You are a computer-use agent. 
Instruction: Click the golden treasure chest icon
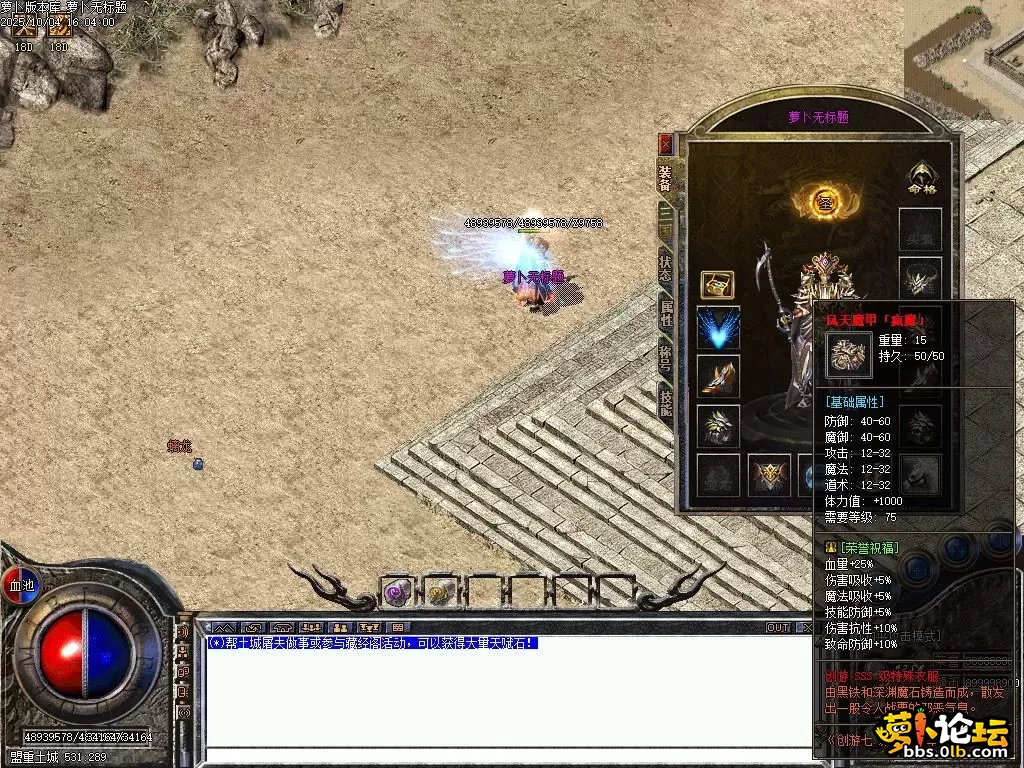[717, 285]
